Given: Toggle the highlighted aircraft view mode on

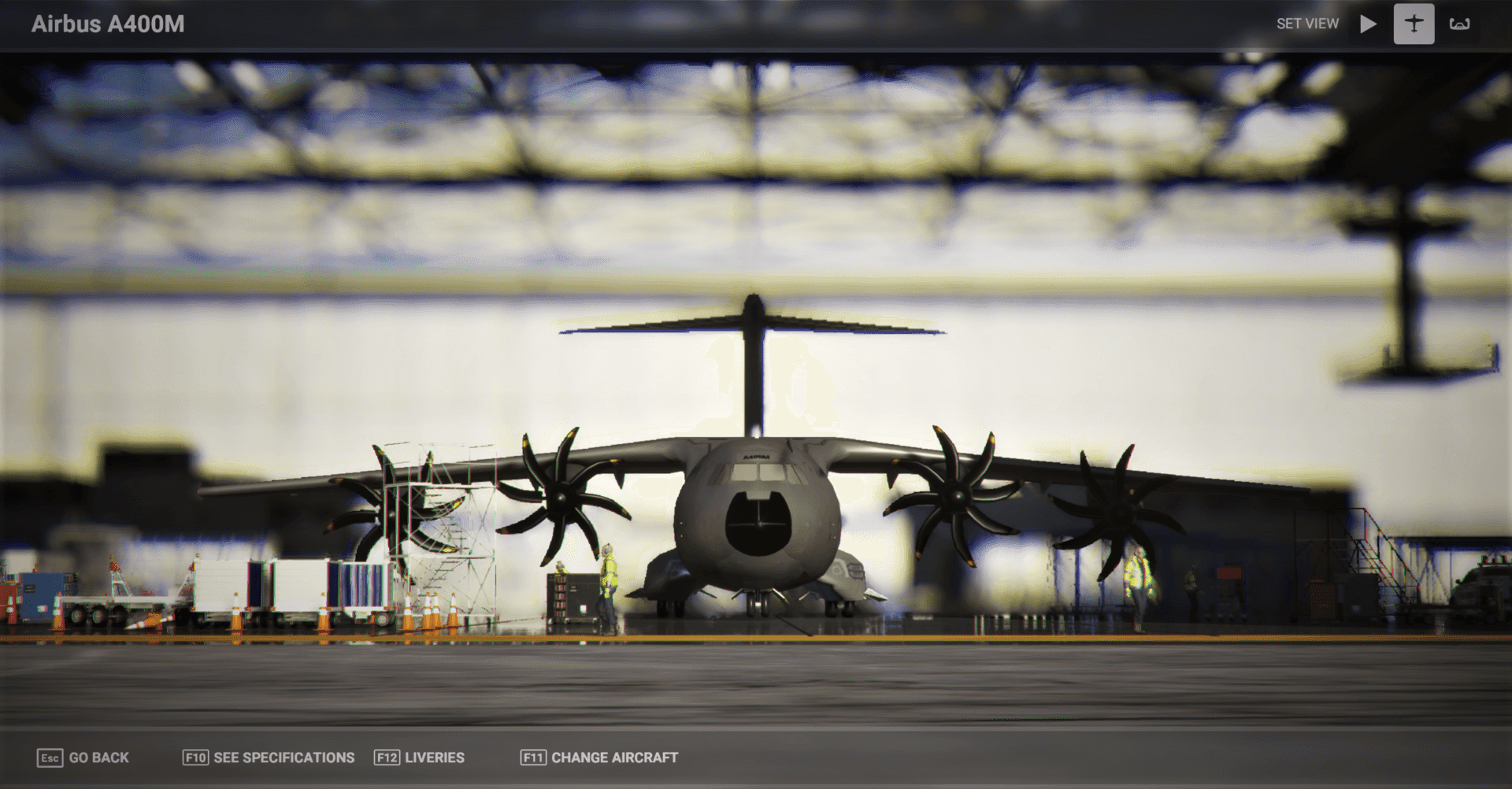Looking at the screenshot, I should (1413, 23).
